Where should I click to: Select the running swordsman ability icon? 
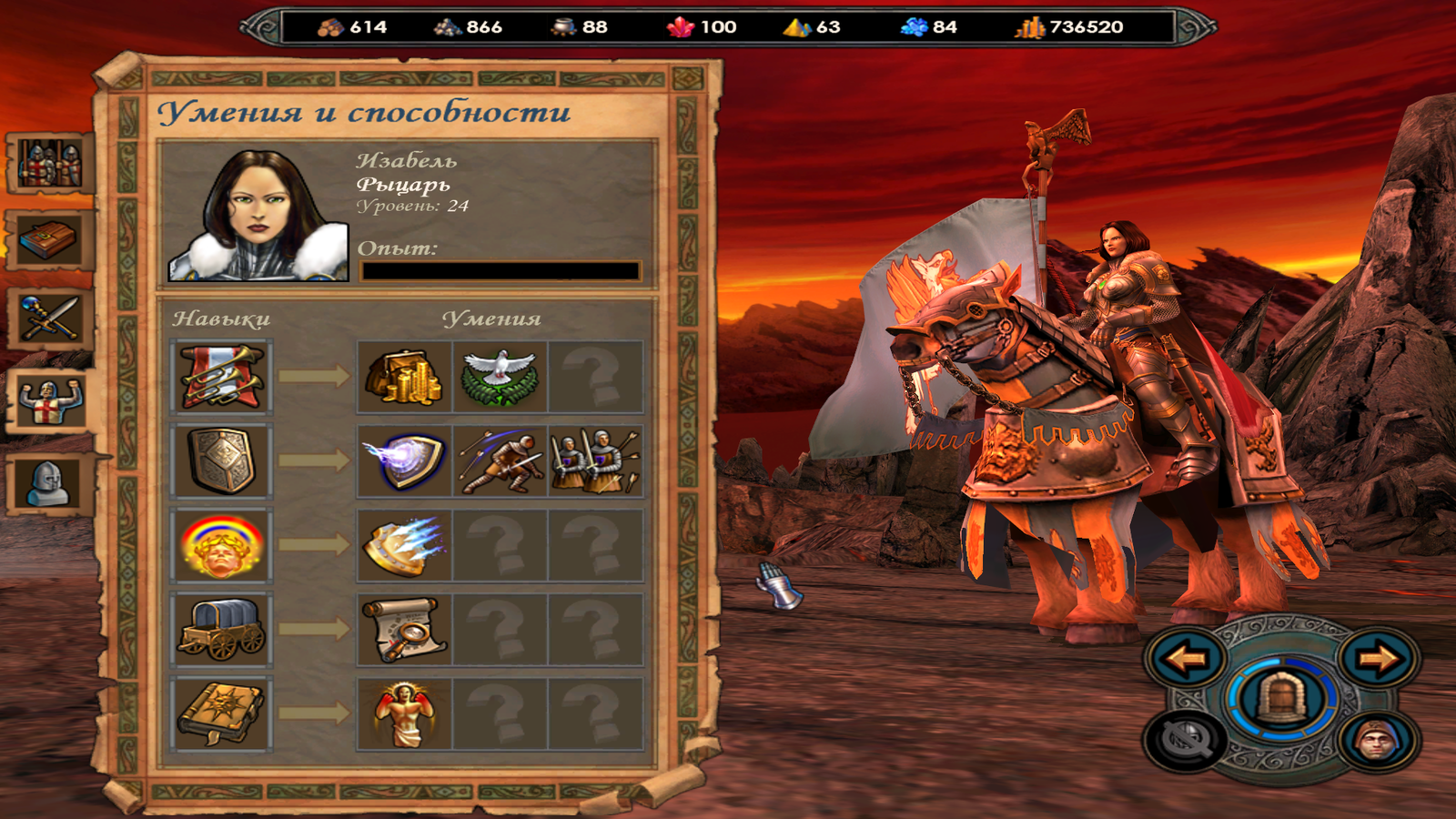coord(500,460)
